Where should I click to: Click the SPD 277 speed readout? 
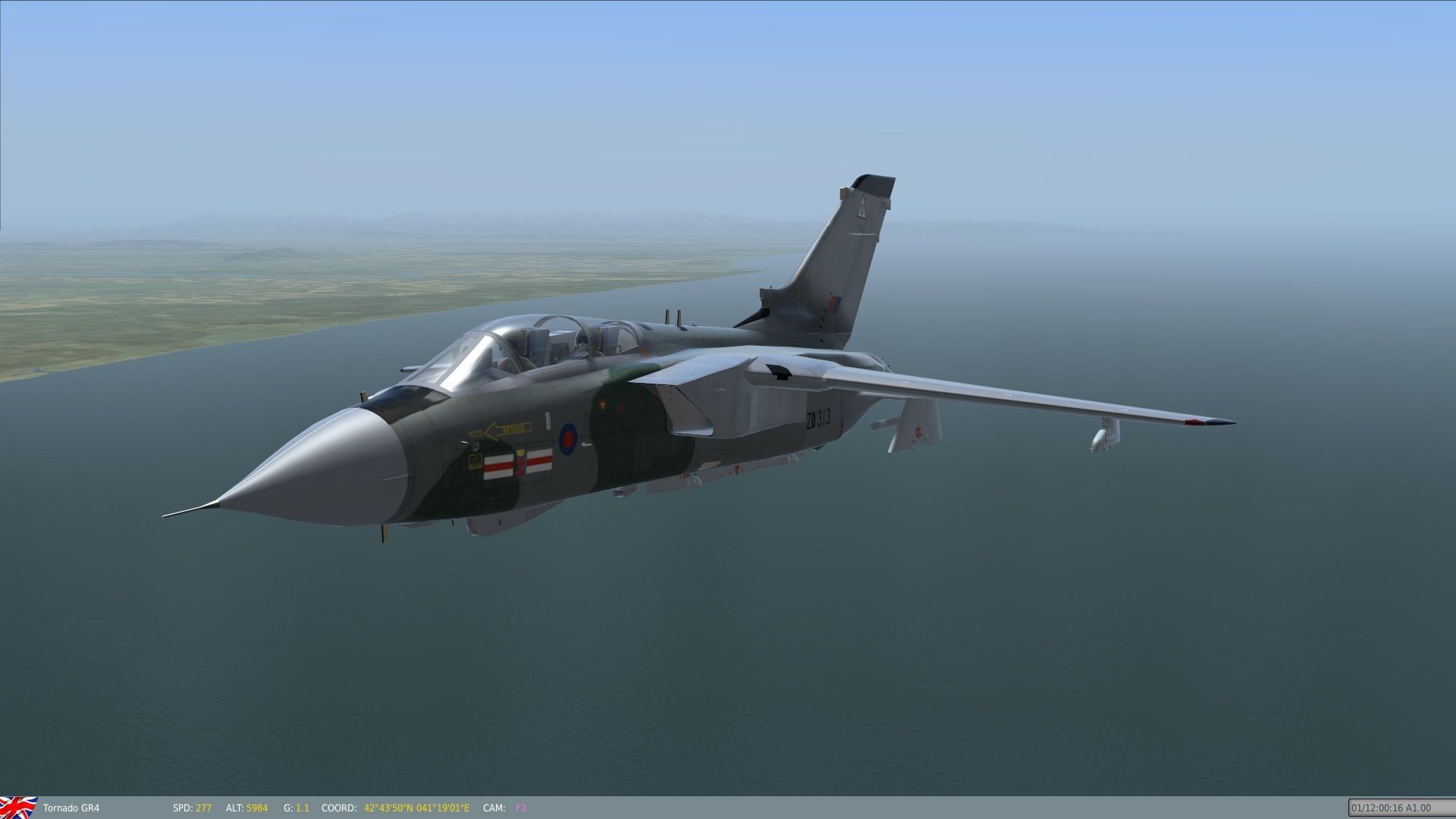point(193,808)
